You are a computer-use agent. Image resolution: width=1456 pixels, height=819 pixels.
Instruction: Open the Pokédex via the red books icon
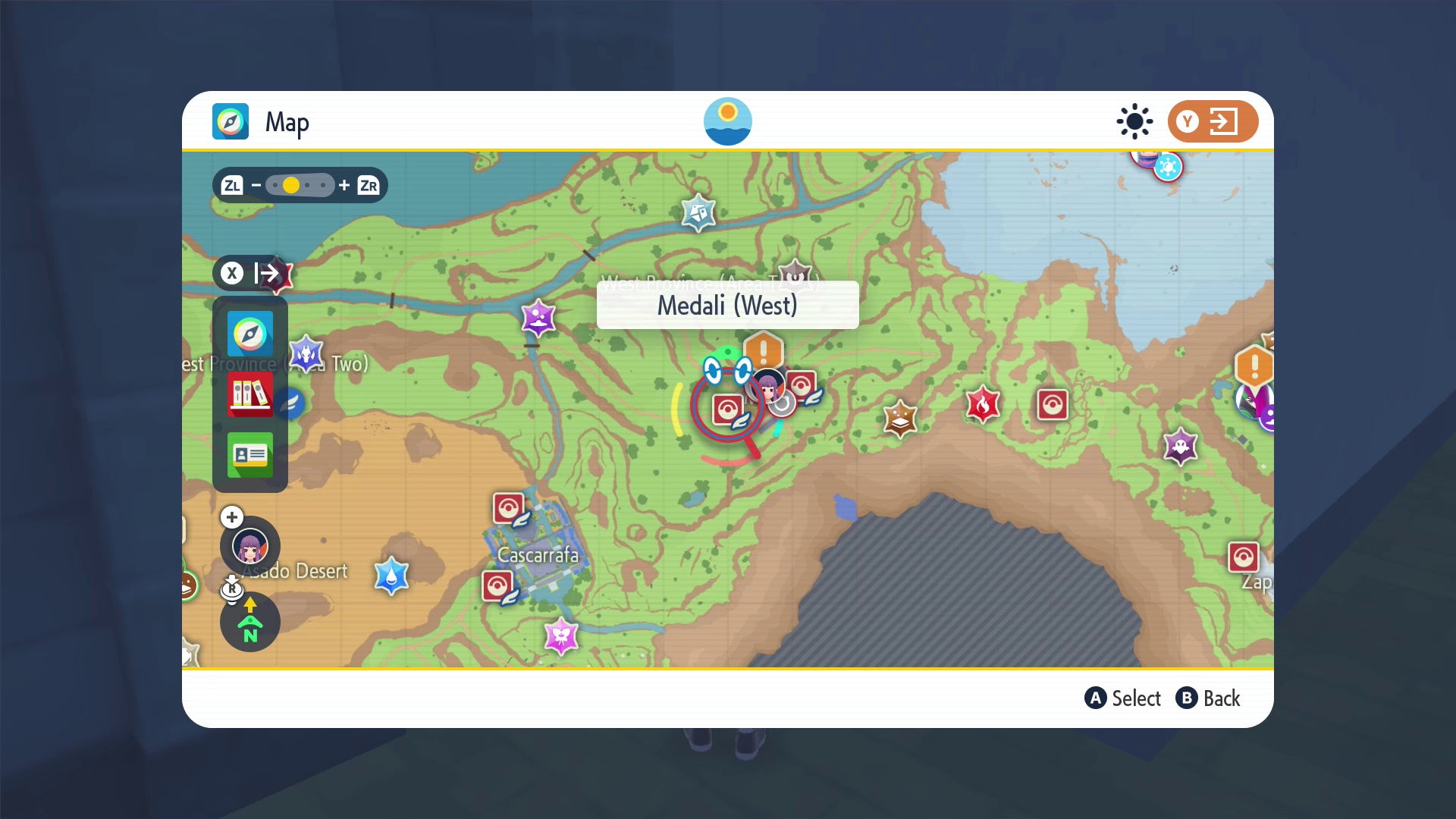click(x=250, y=395)
